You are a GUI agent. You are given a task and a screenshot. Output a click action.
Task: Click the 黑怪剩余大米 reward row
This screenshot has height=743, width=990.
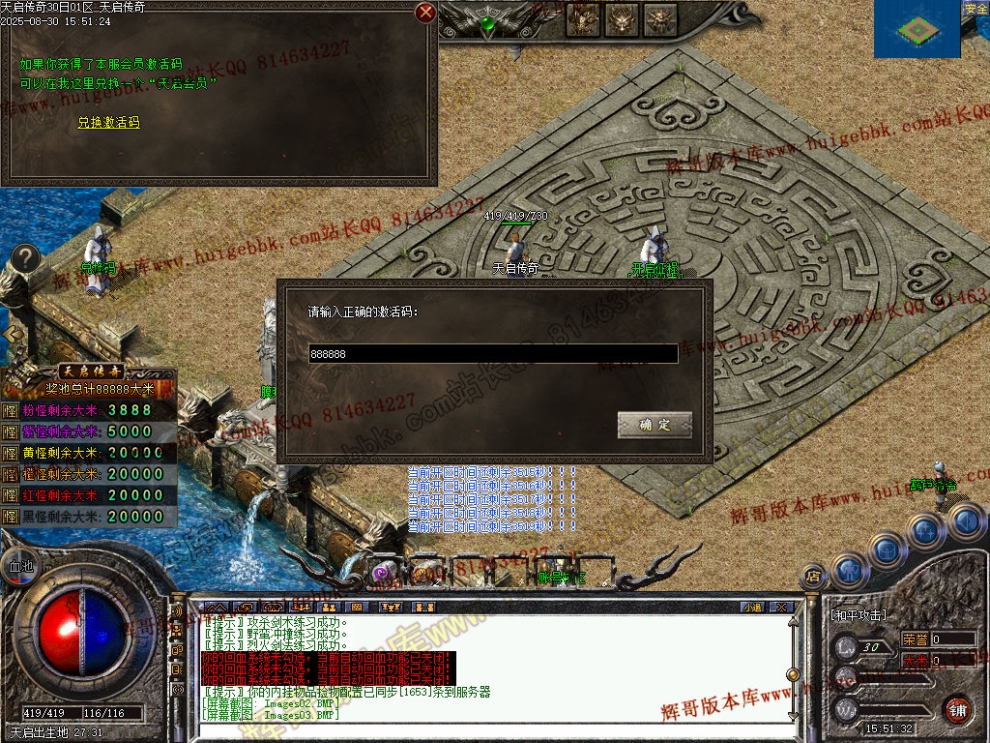click(89, 517)
